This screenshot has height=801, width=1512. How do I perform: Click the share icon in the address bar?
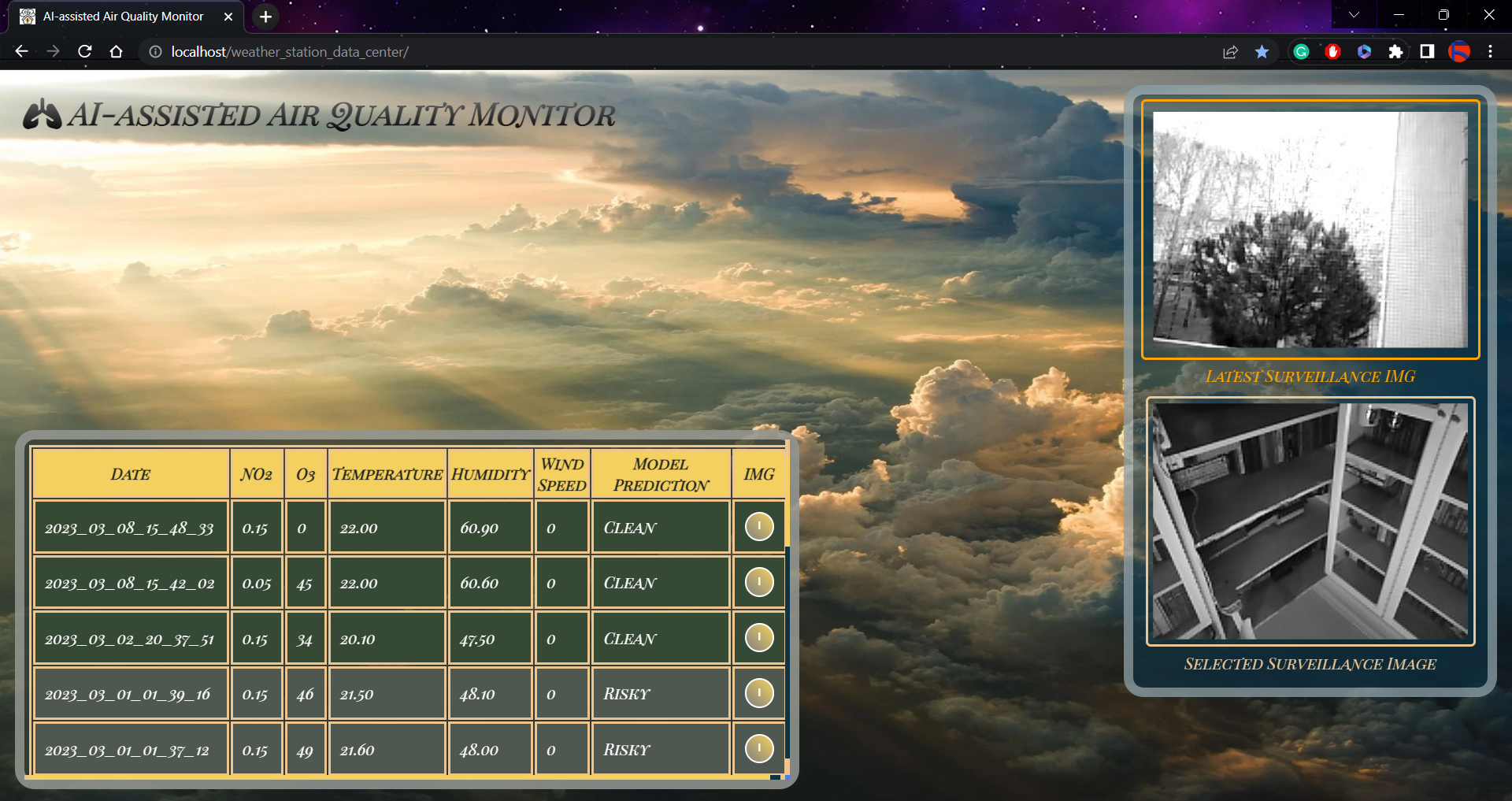click(1230, 51)
